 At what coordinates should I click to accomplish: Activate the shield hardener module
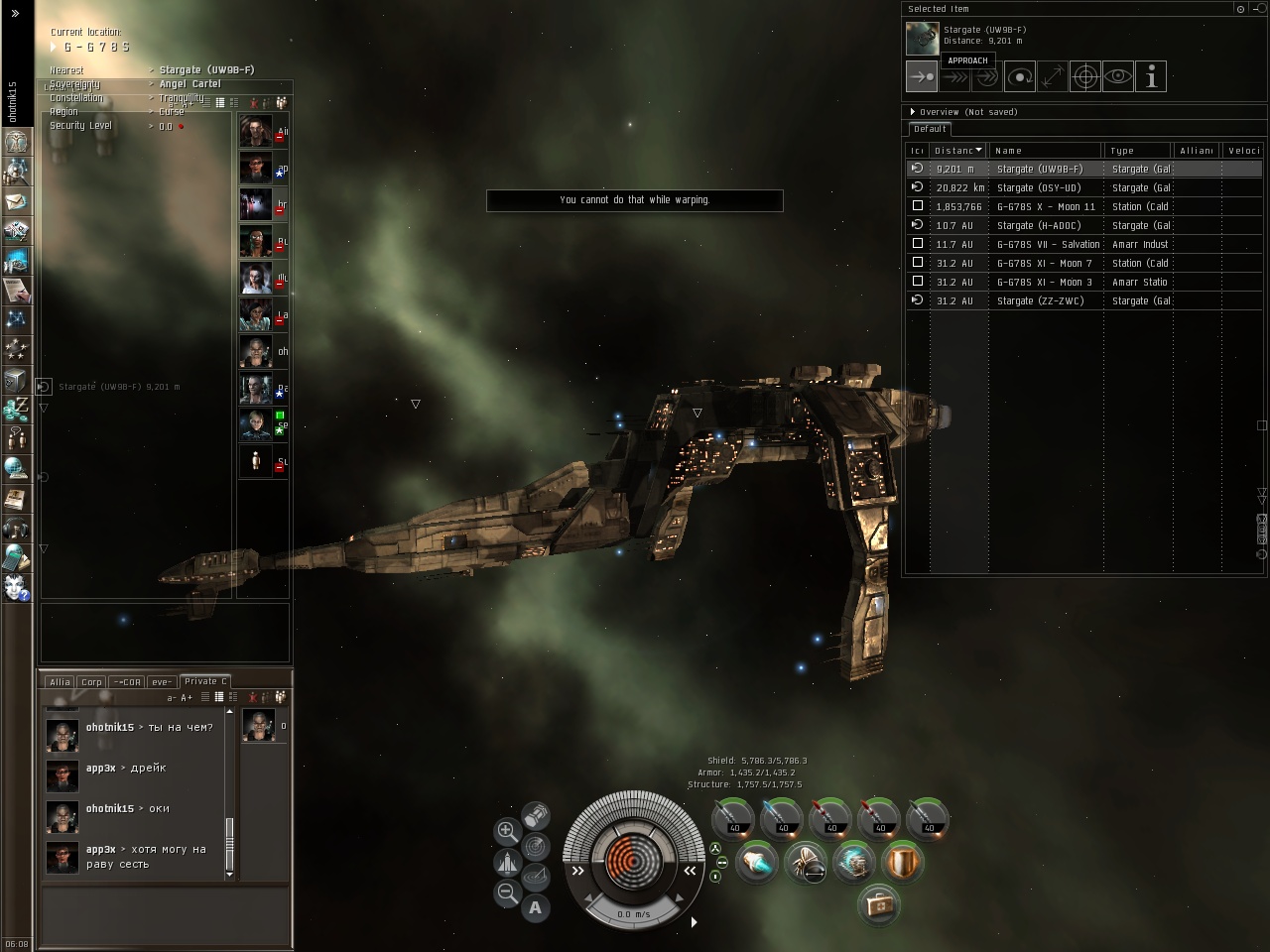point(903,862)
